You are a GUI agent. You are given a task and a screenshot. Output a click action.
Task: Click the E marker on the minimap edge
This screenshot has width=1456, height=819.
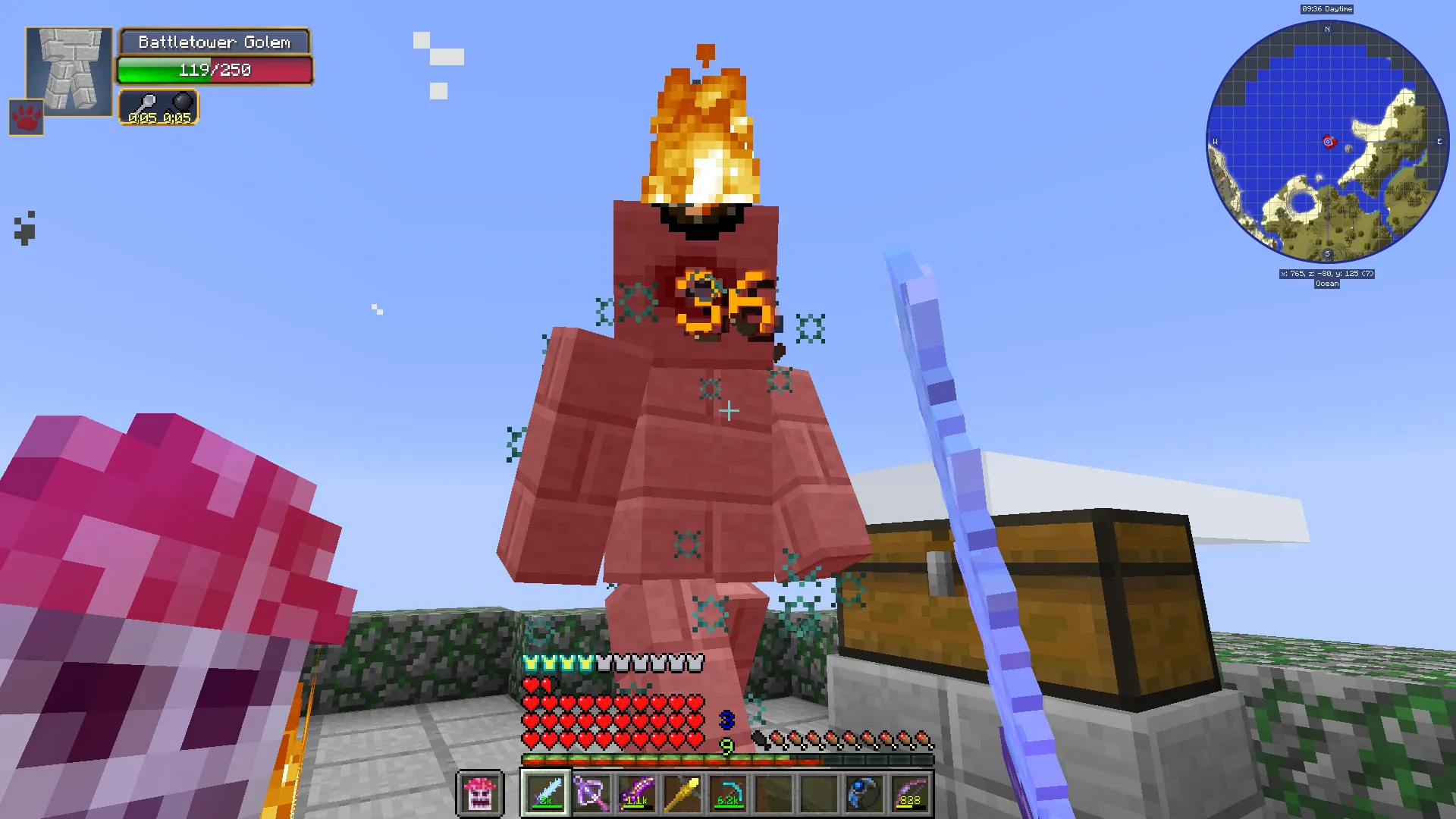1438,140
